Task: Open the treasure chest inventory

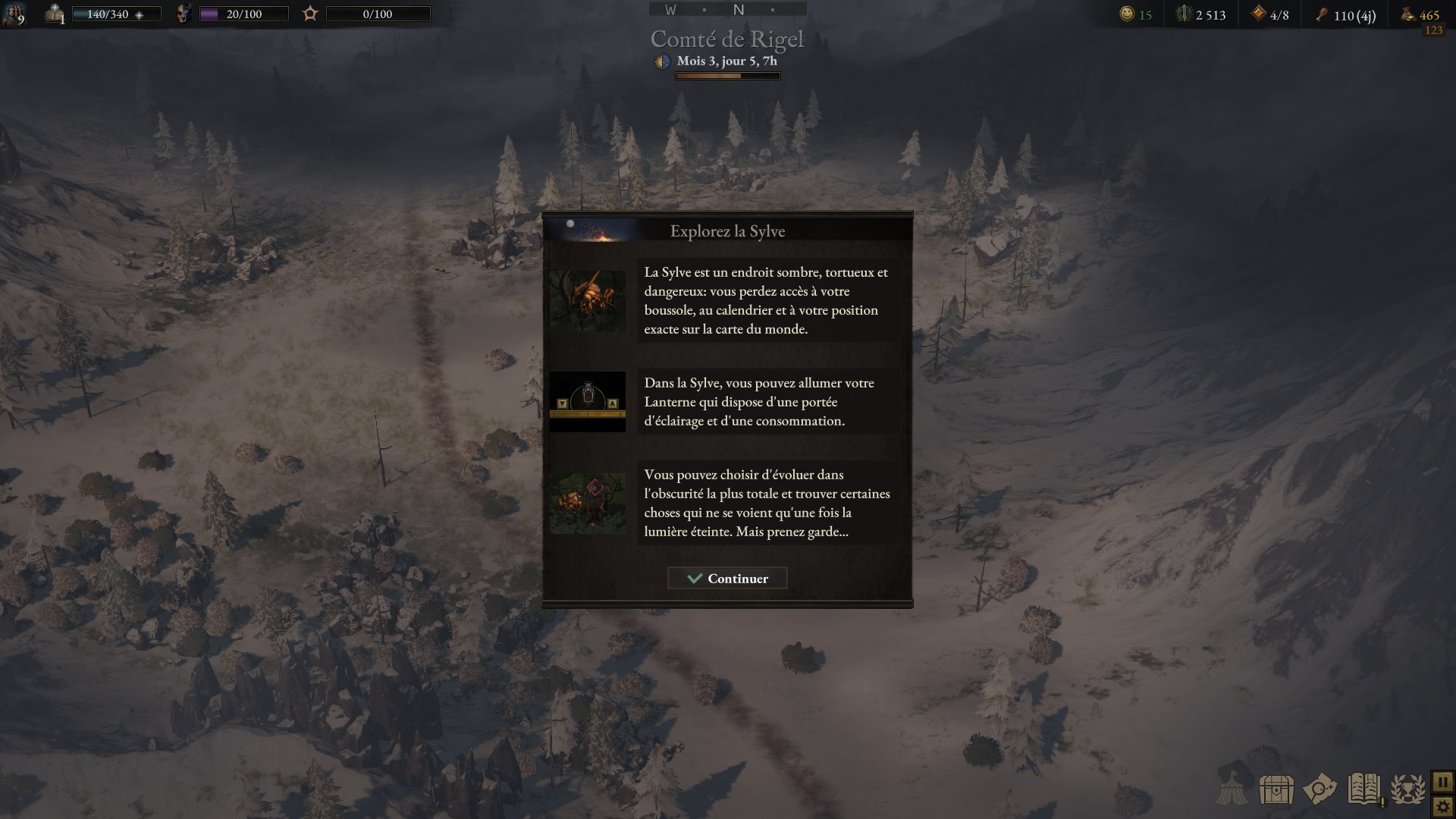Action: 1276,789
